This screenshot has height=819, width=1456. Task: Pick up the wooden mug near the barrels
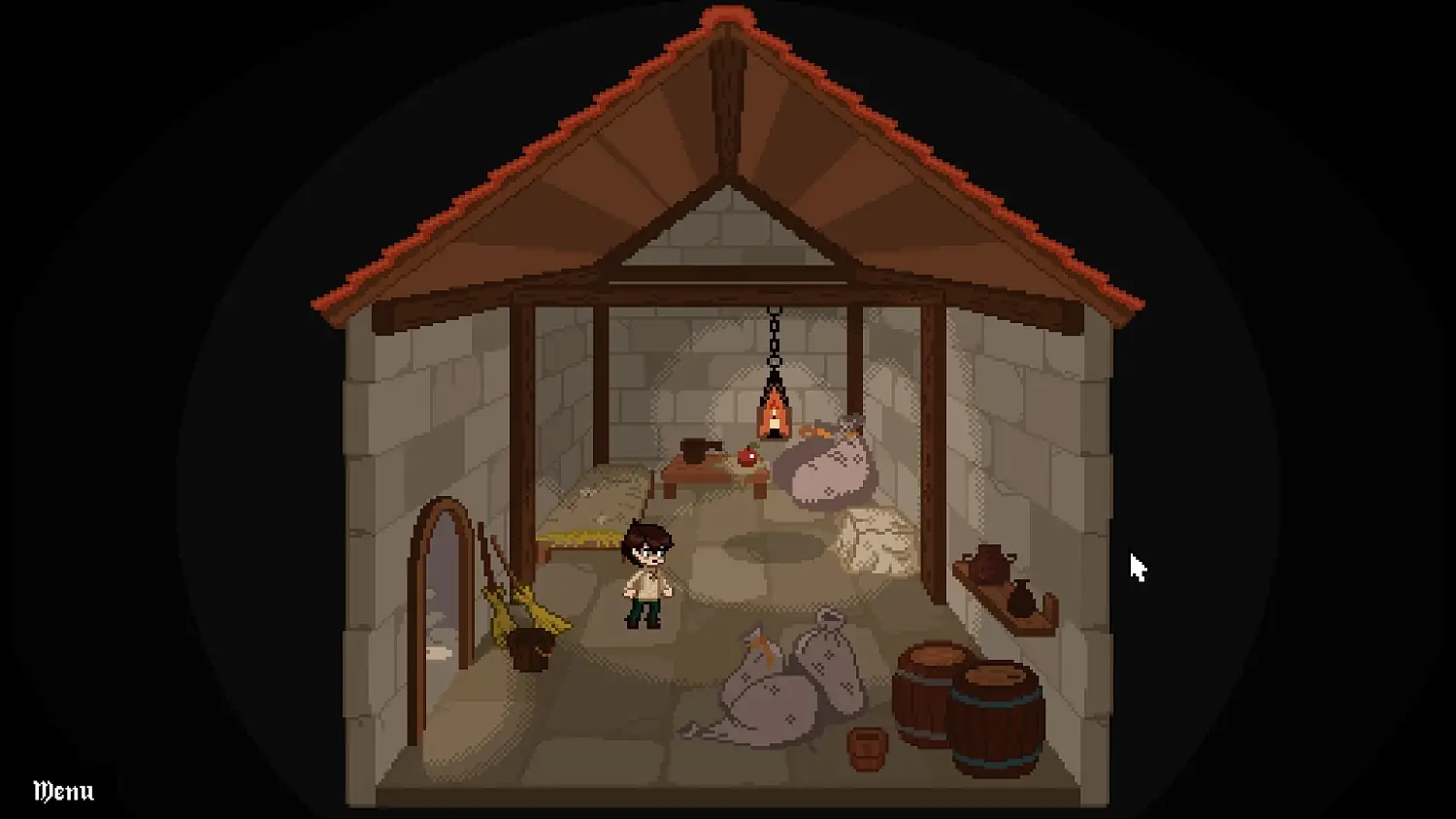tap(867, 747)
